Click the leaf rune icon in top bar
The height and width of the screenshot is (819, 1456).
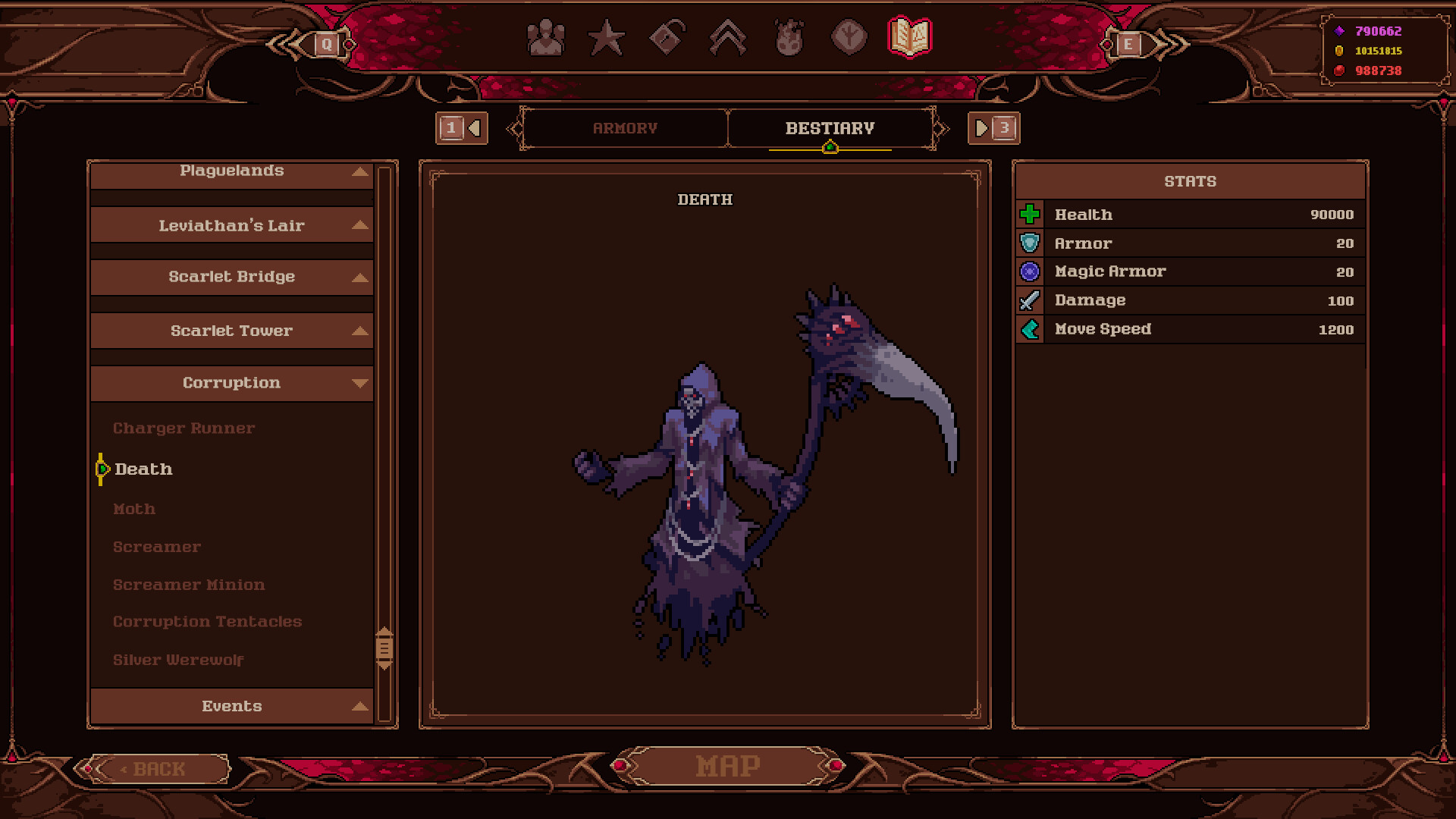pyautogui.click(x=850, y=37)
